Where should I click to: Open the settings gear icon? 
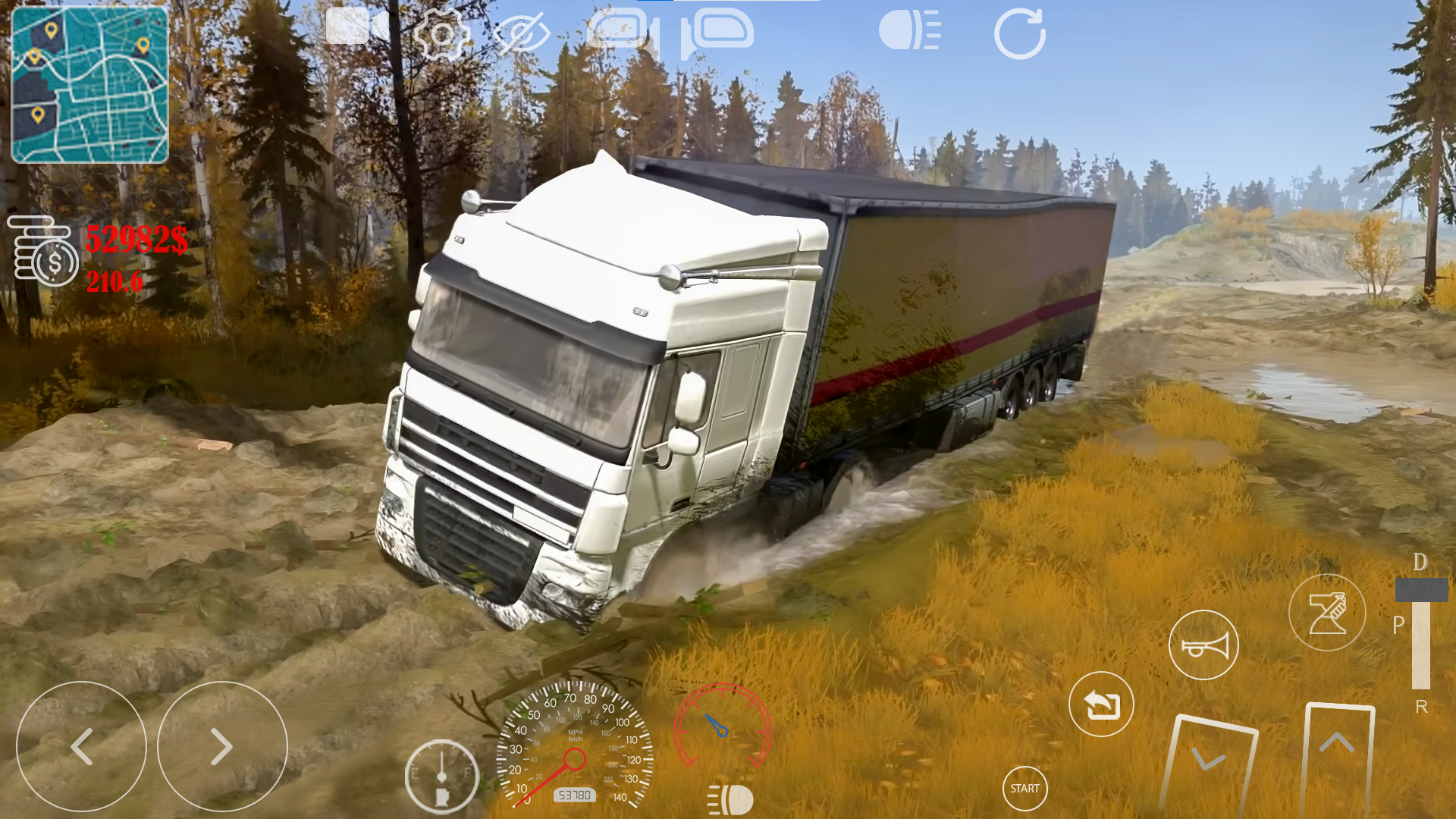(444, 32)
